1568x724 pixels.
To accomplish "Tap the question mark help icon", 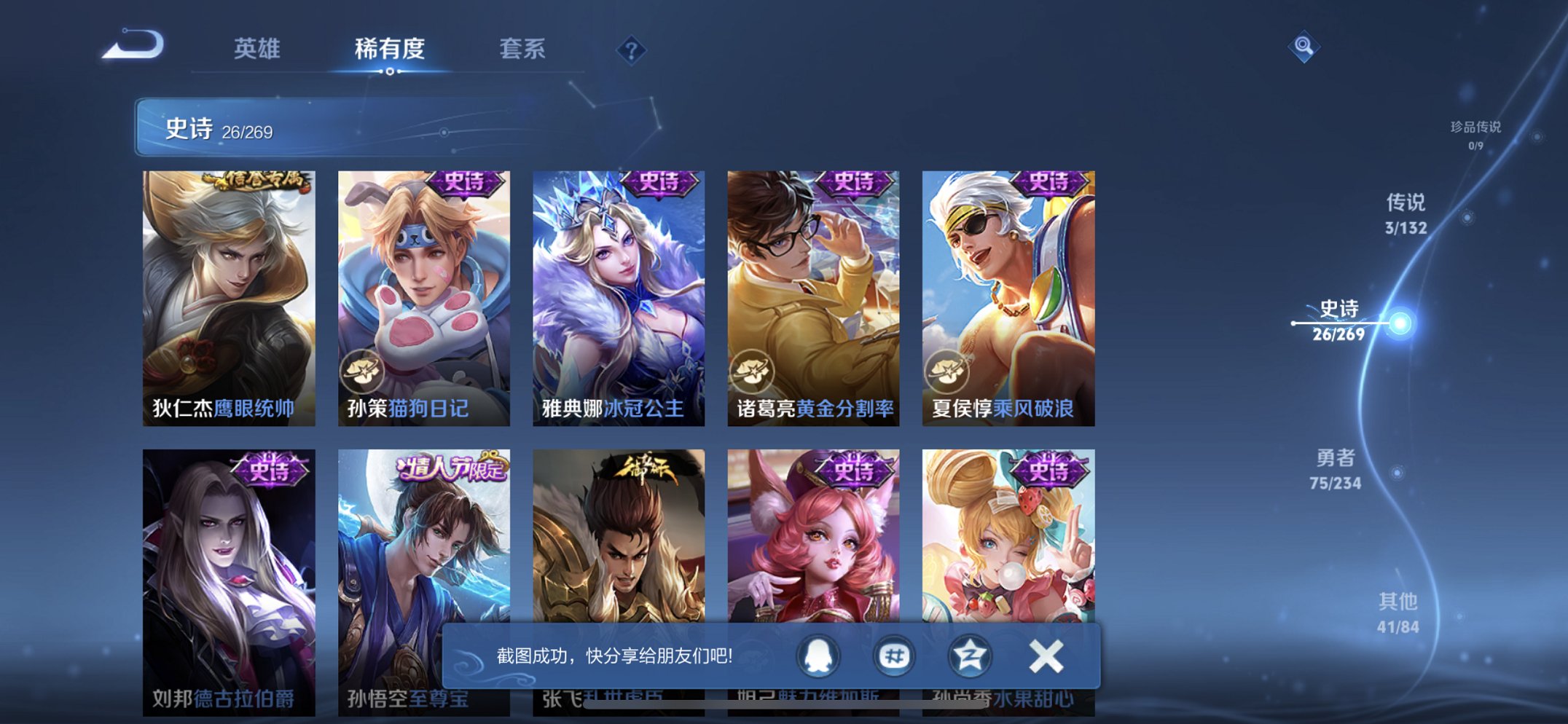I will (x=633, y=50).
